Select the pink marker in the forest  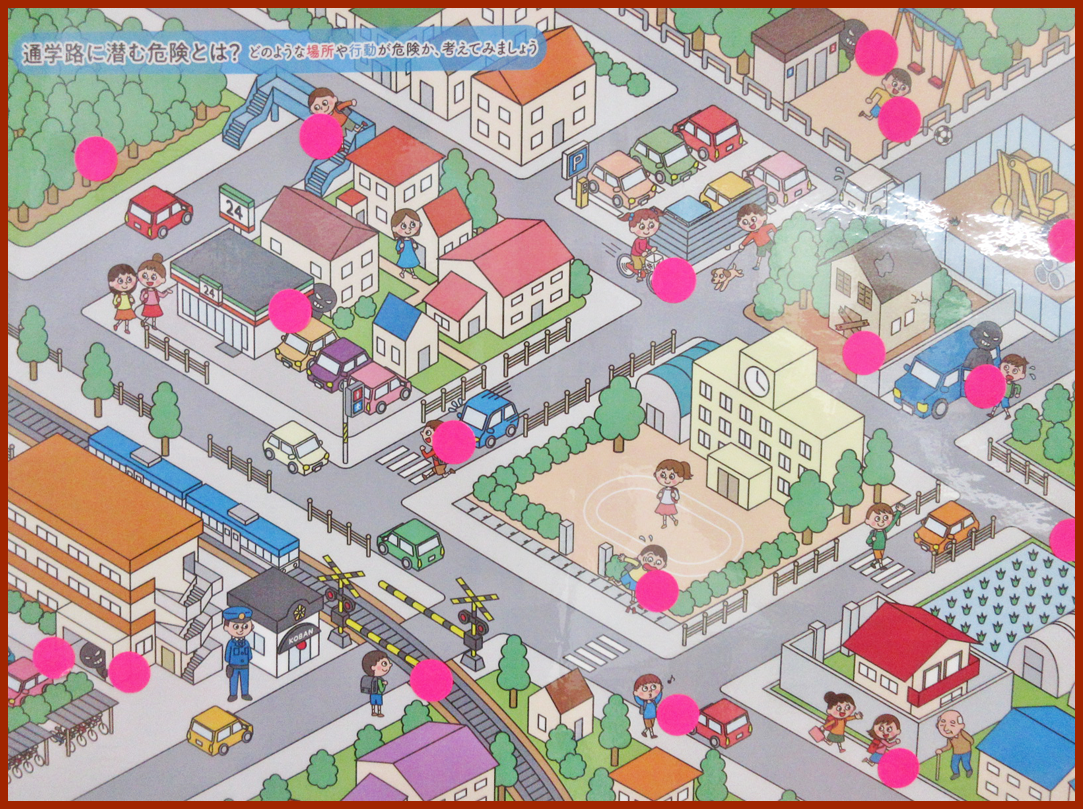coord(96,159)
